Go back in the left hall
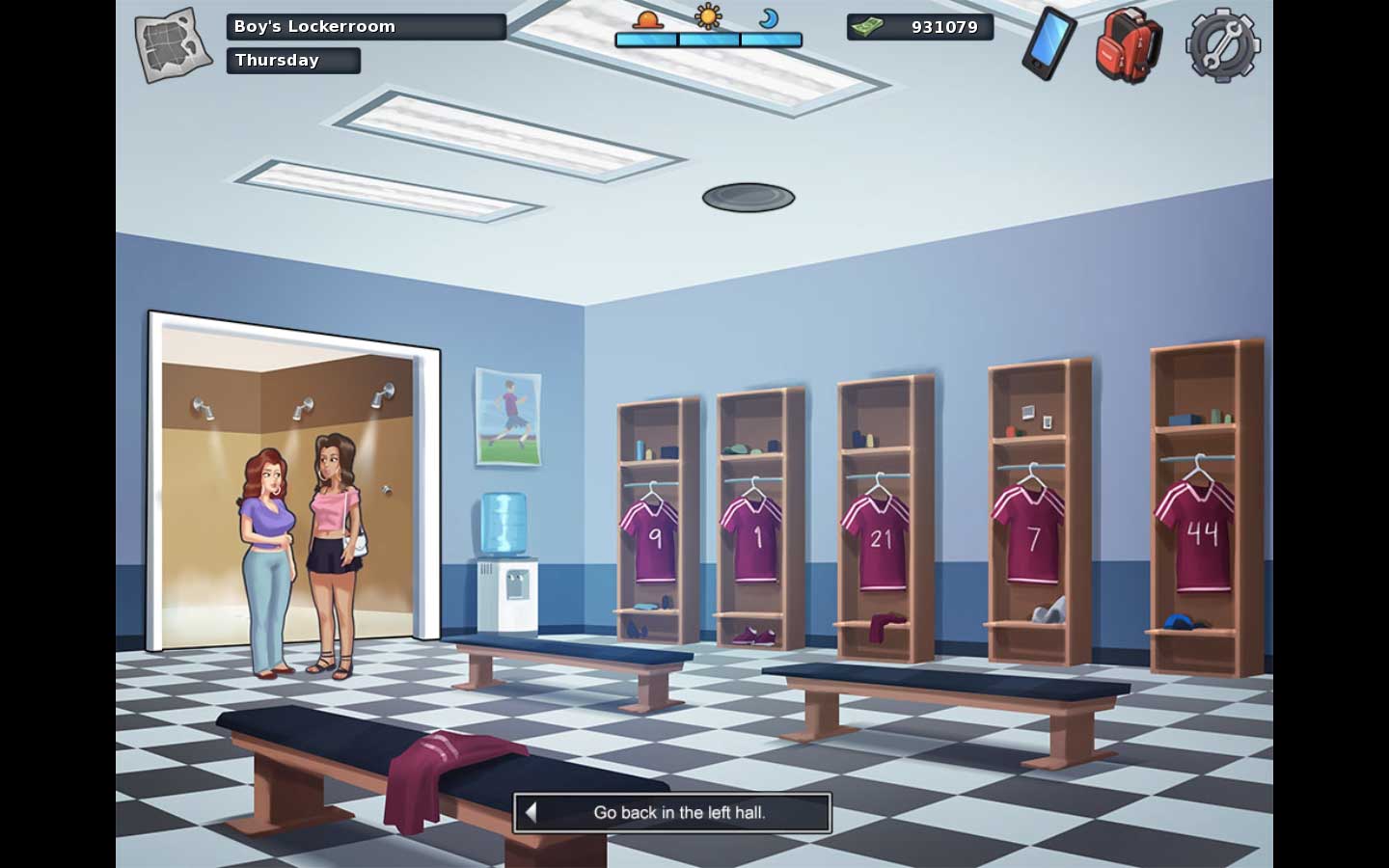1389x868 pixels. [672, 812]
